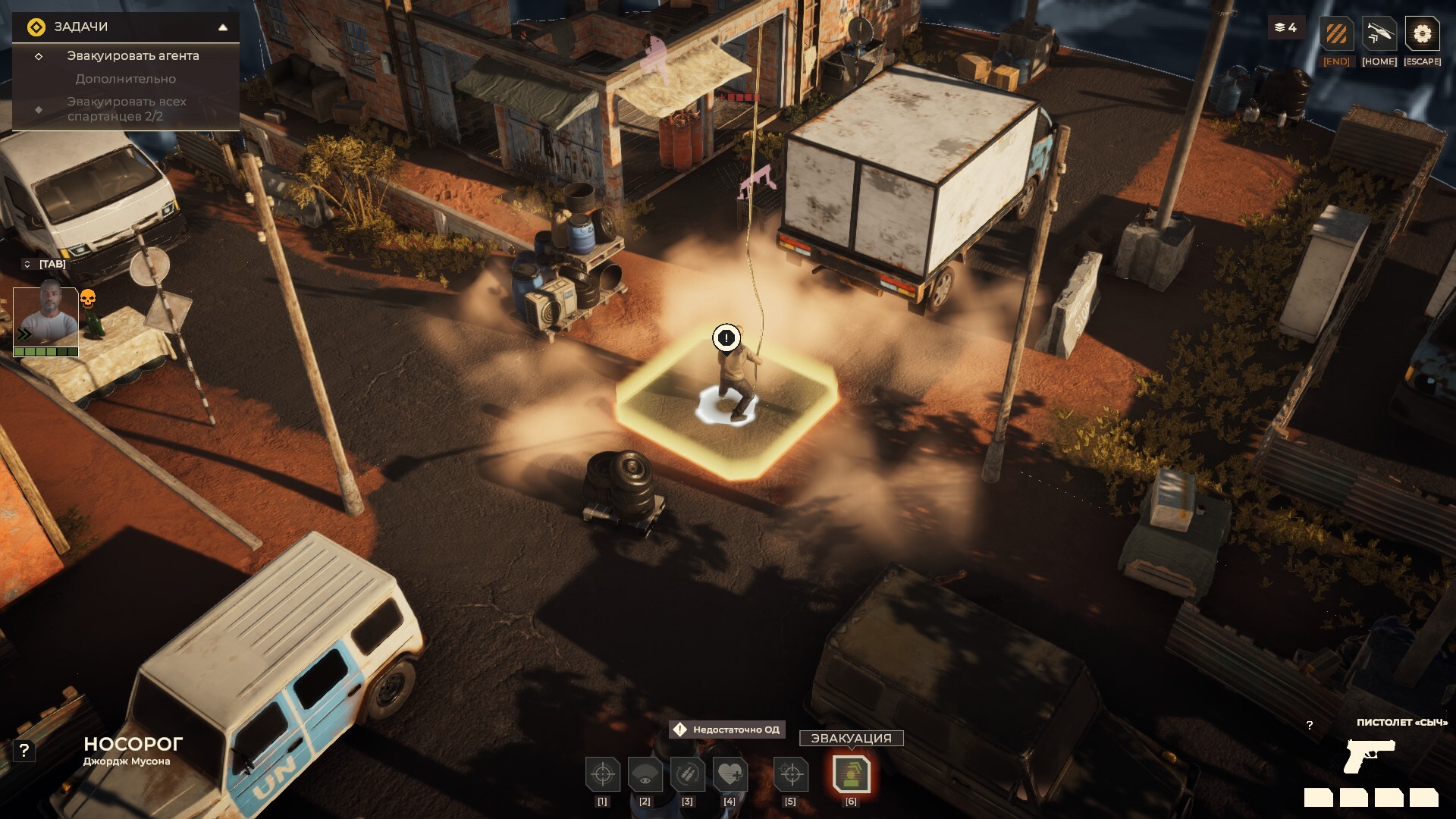Select the Эвакуировать всех спартанцев objective
Image resolution: width=1456 pixels, height=819 pixels.
pyautogui.click(x=127, y=109)
